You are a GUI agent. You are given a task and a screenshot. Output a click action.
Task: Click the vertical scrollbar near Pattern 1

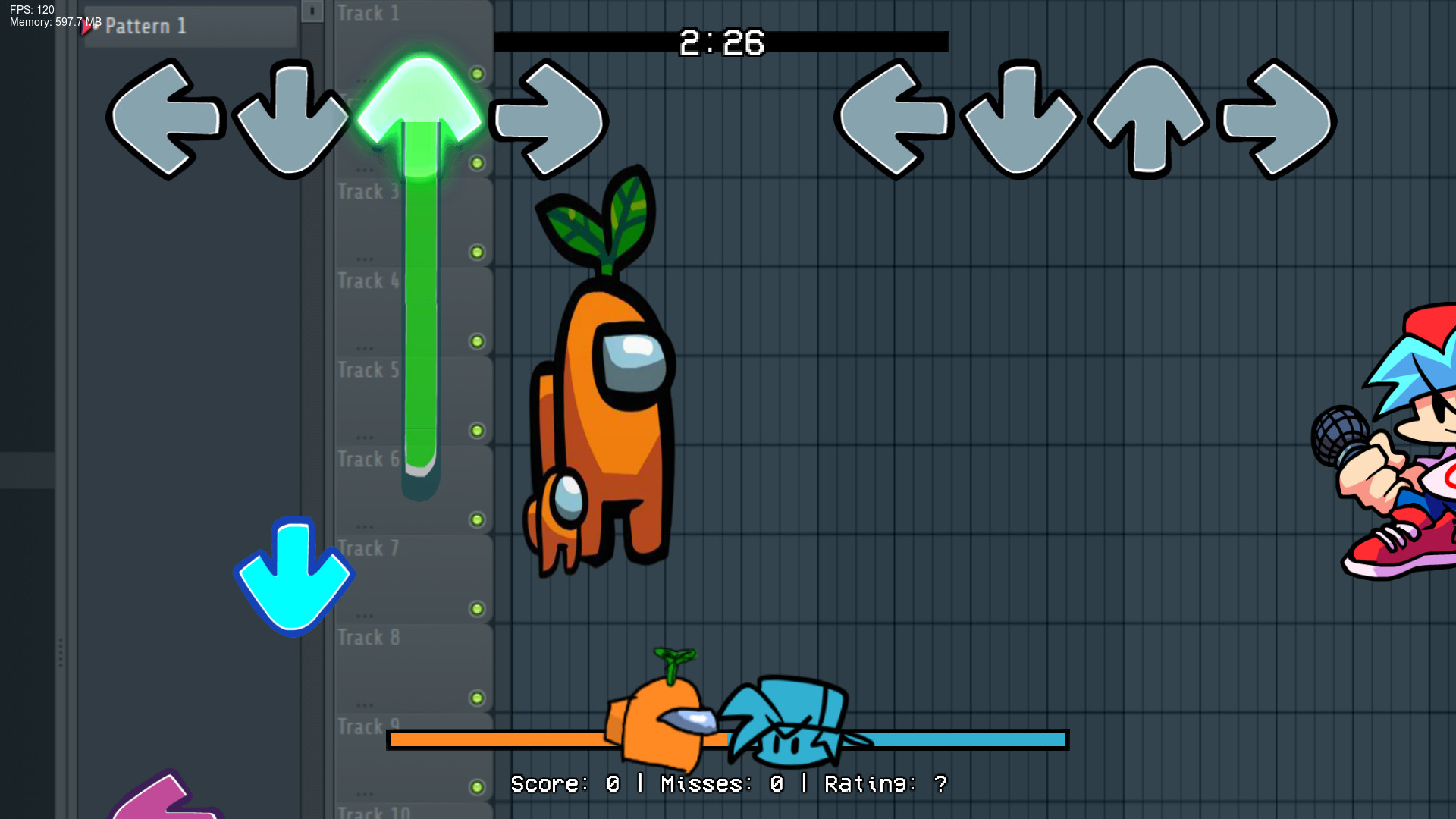pyautogui.click(x=311, y=11)
